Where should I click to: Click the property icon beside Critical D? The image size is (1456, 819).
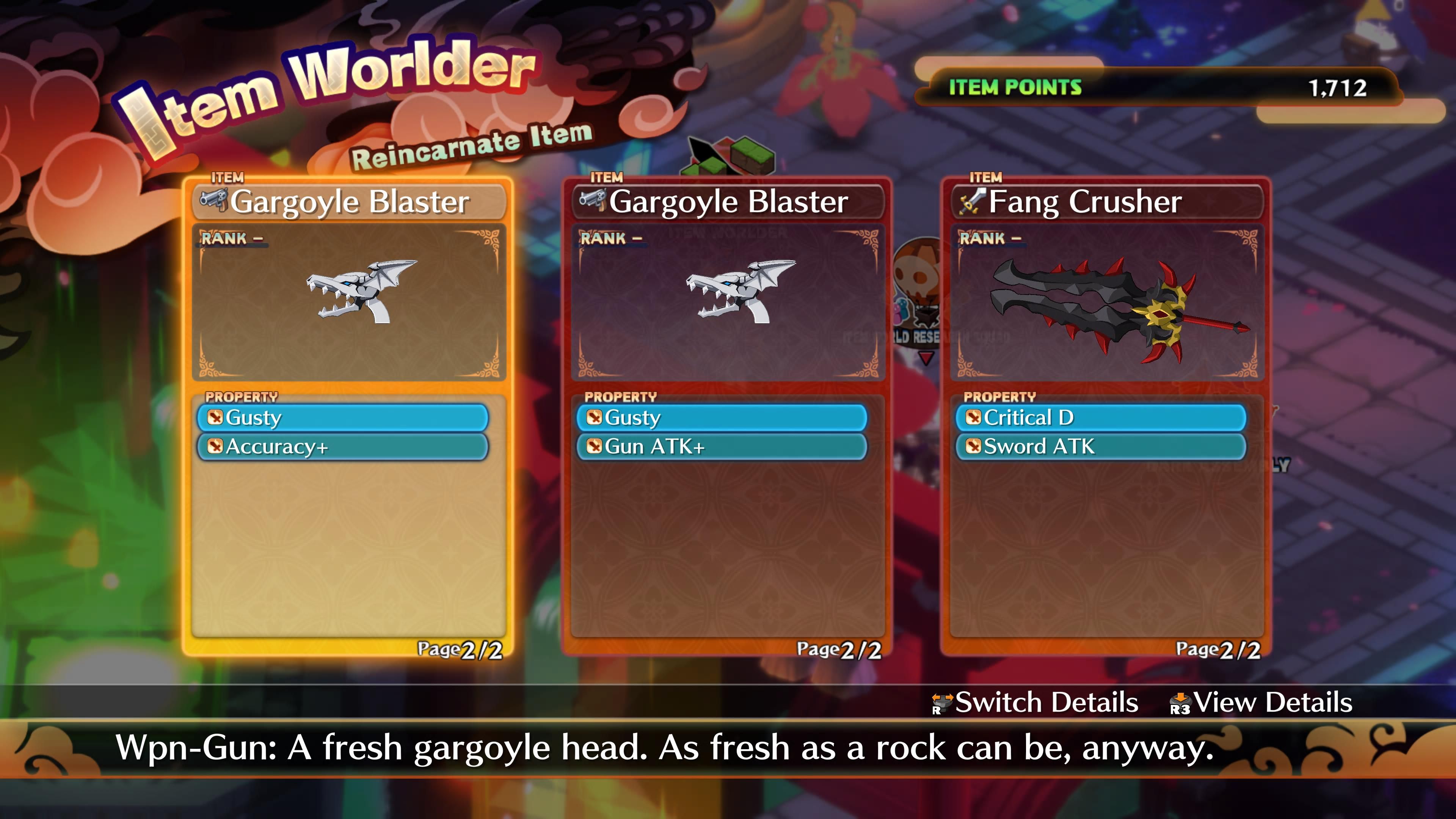[973, 418]
